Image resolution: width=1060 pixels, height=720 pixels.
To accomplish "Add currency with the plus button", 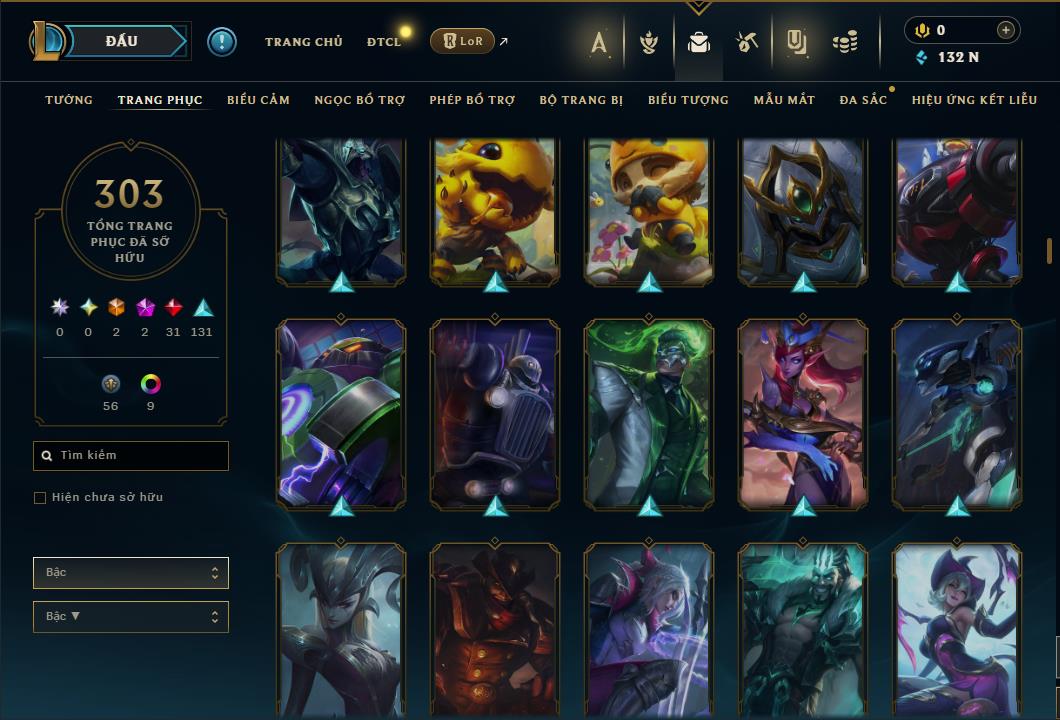I will pyautogui.click(x=1005, y=31).
